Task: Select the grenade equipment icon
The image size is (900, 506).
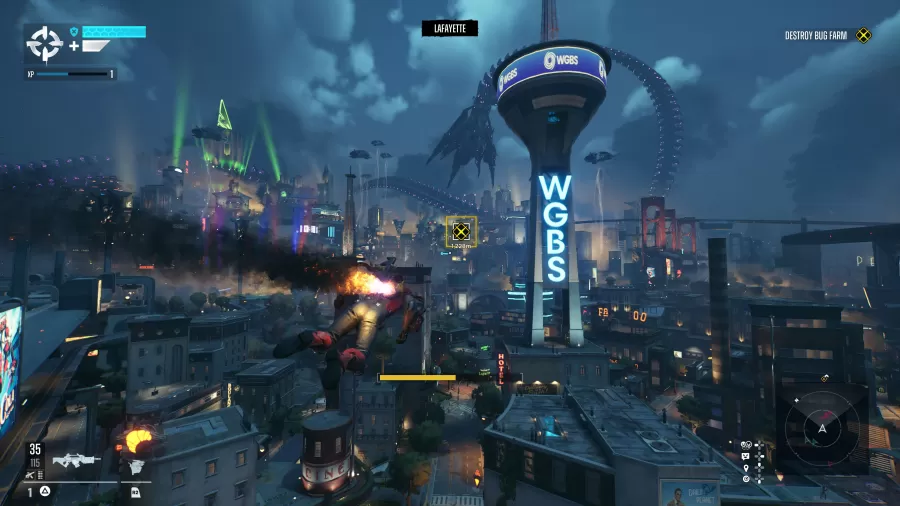Action: 136,469
